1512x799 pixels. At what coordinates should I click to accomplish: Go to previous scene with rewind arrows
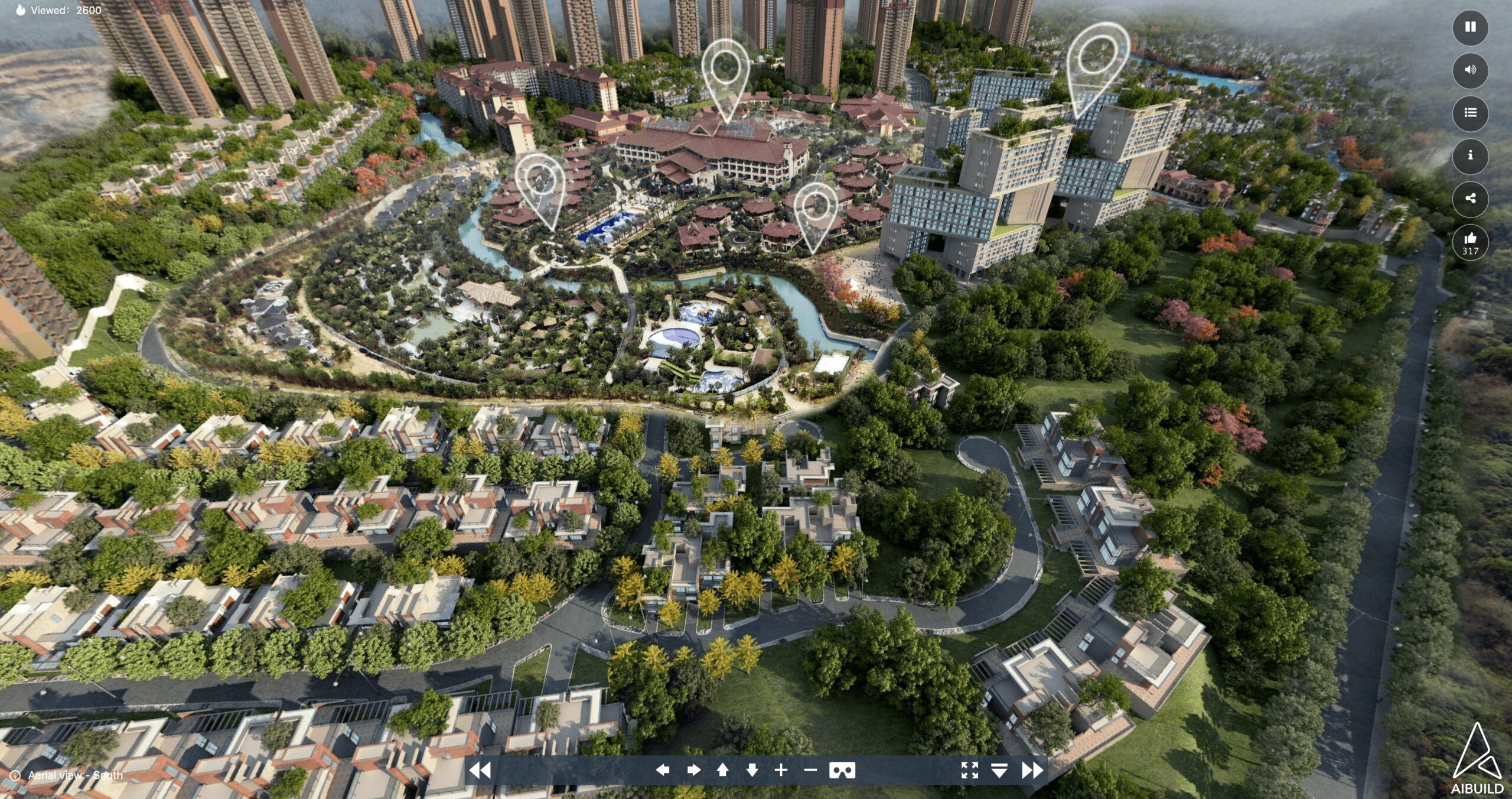pyautogui.click(x=480, y=770)
